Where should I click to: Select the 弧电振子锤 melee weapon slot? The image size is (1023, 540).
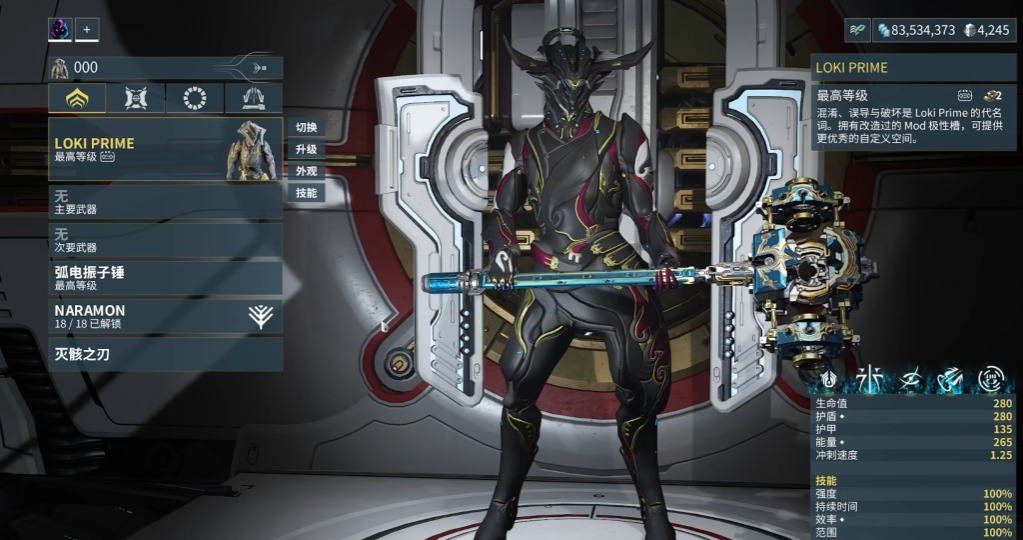165,277
